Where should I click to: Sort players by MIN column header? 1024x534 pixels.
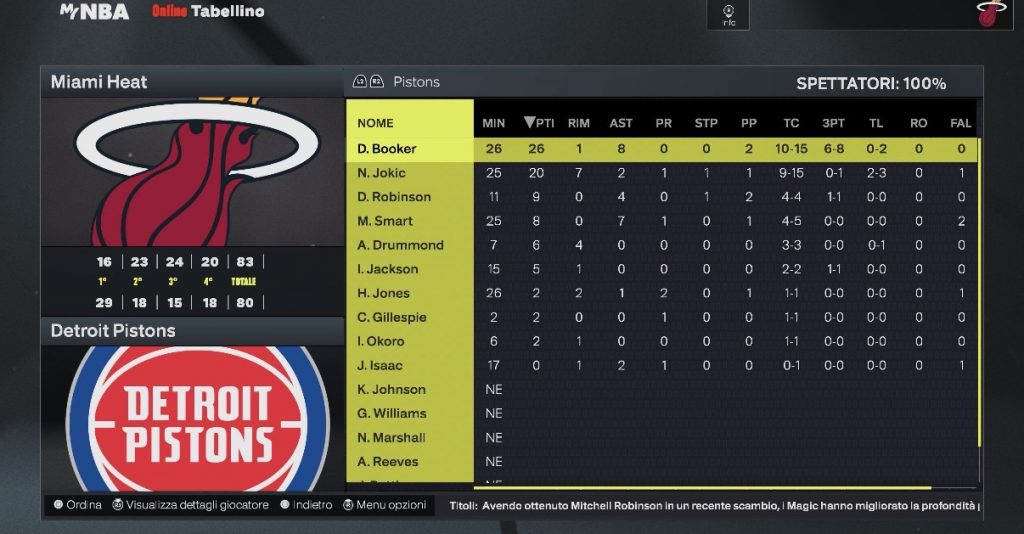coord(494,123)
